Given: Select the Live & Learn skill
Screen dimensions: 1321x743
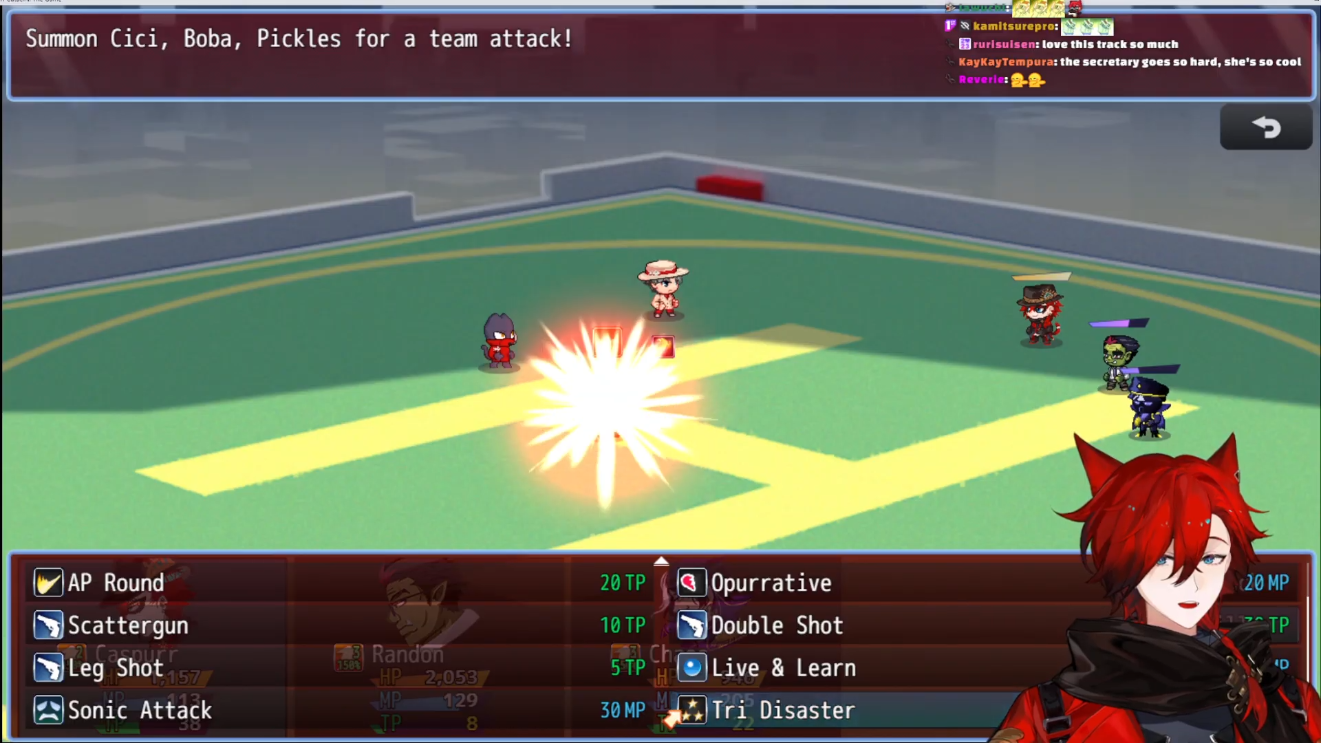Looking at the screenshot, I should [782, 668].
